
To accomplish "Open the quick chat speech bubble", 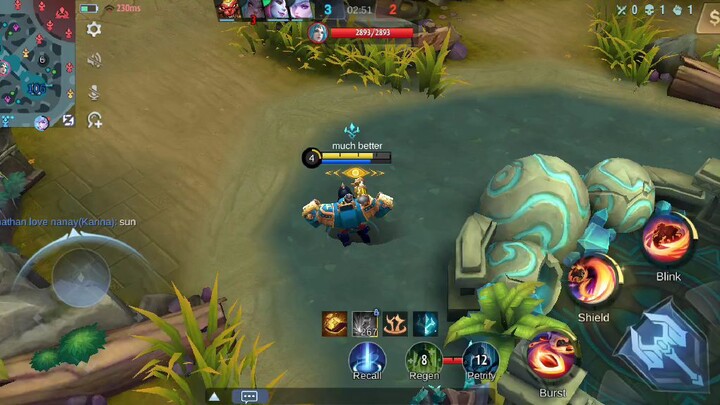I will pyautogui.click(x=249, y=396).
